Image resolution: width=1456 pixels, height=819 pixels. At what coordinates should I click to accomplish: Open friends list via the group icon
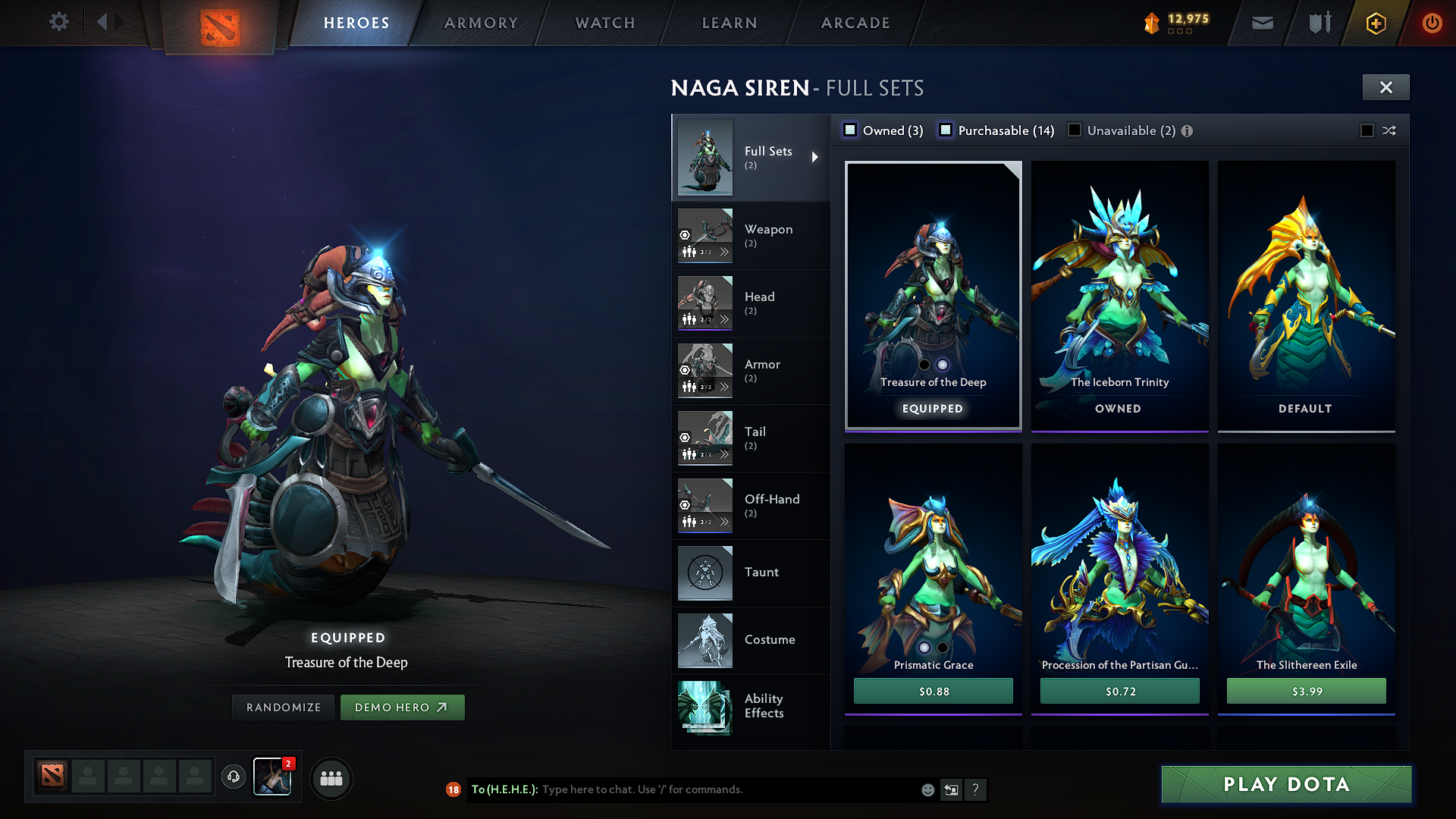pyautogui.click(x=331, y=778)
